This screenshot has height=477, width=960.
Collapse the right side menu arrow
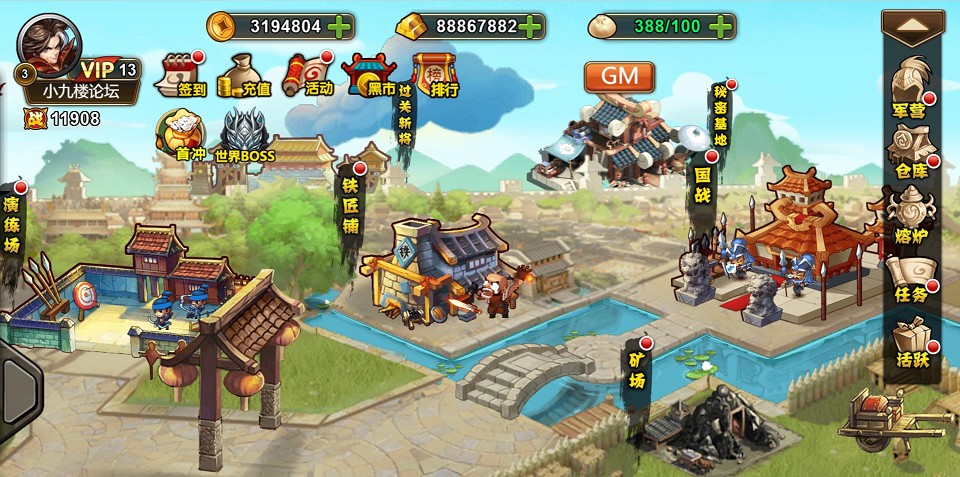[912, 26]
